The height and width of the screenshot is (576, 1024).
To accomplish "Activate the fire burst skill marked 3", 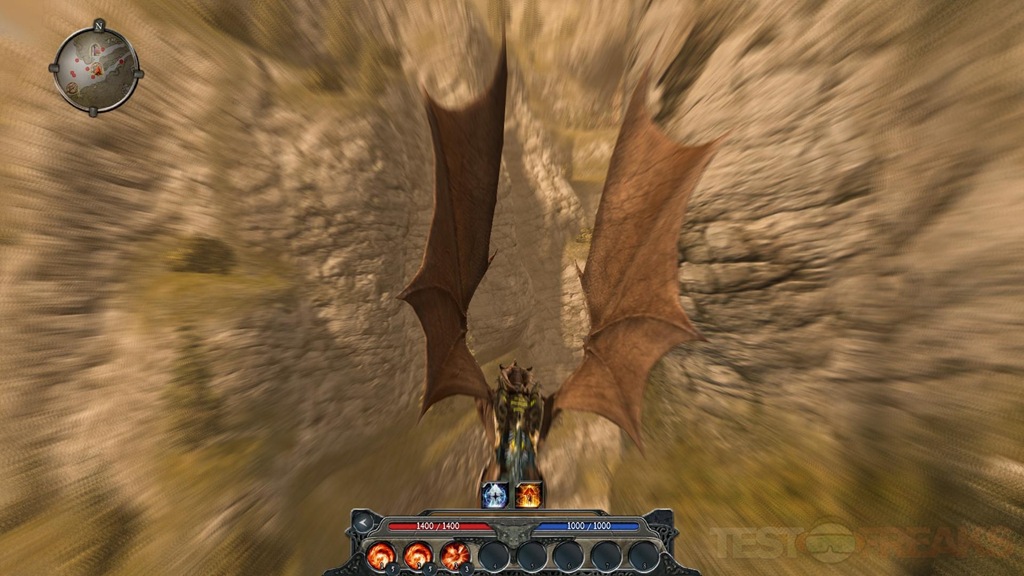I will 455,554.
